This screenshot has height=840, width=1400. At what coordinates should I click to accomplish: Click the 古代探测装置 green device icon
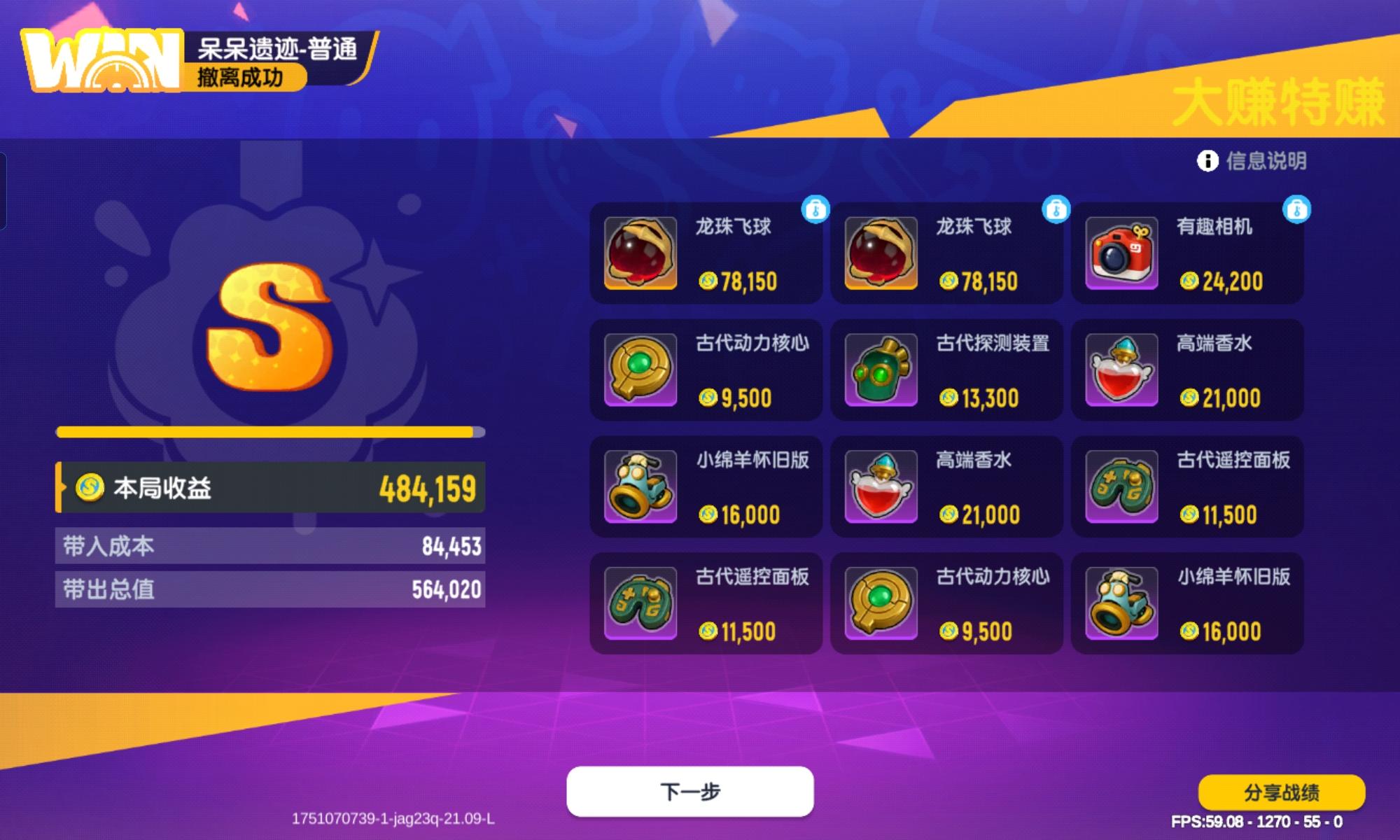pyautogui.click(x=881, y=370)
